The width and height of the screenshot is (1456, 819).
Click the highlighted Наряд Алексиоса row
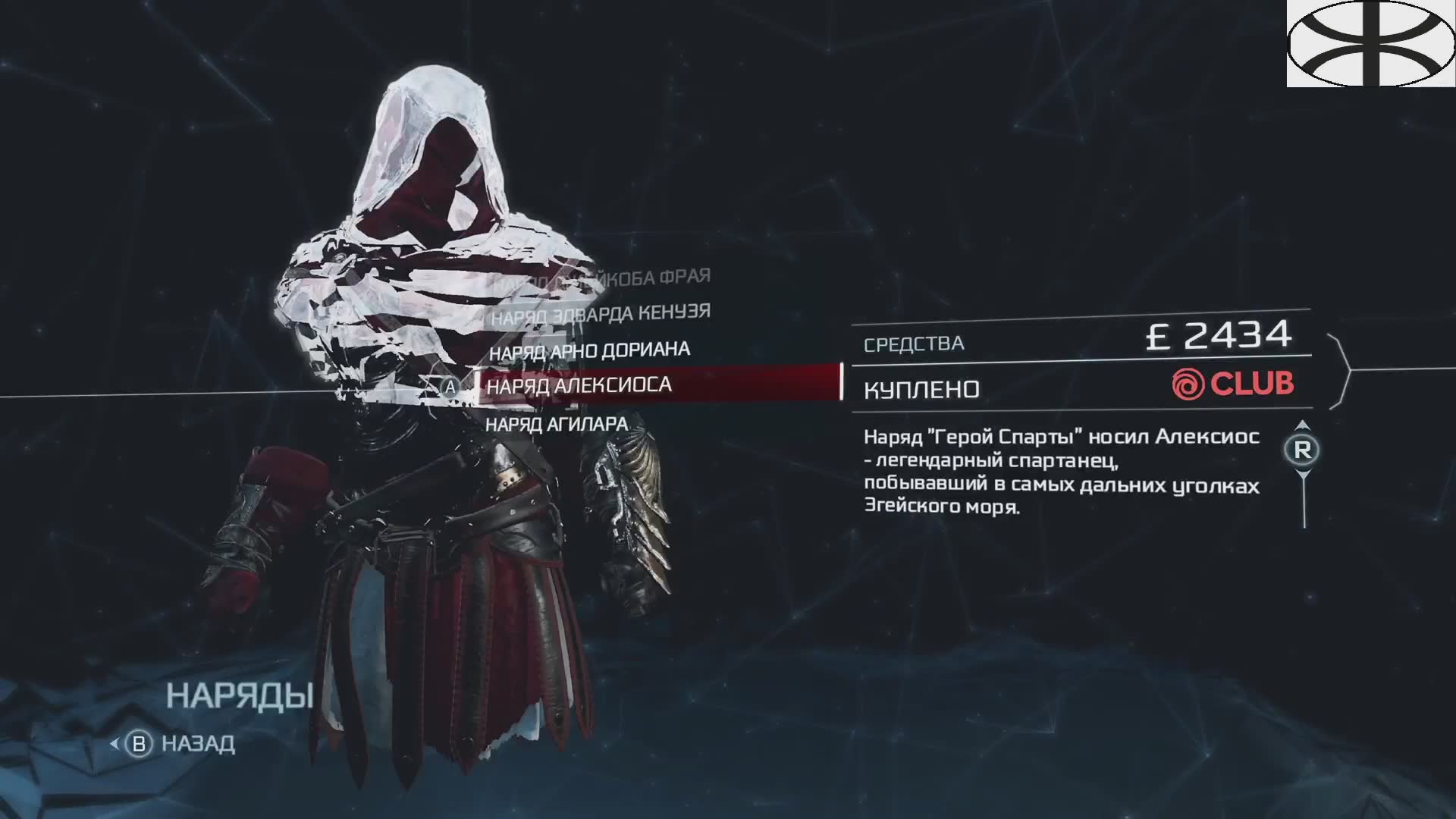[x=657, y=384]
